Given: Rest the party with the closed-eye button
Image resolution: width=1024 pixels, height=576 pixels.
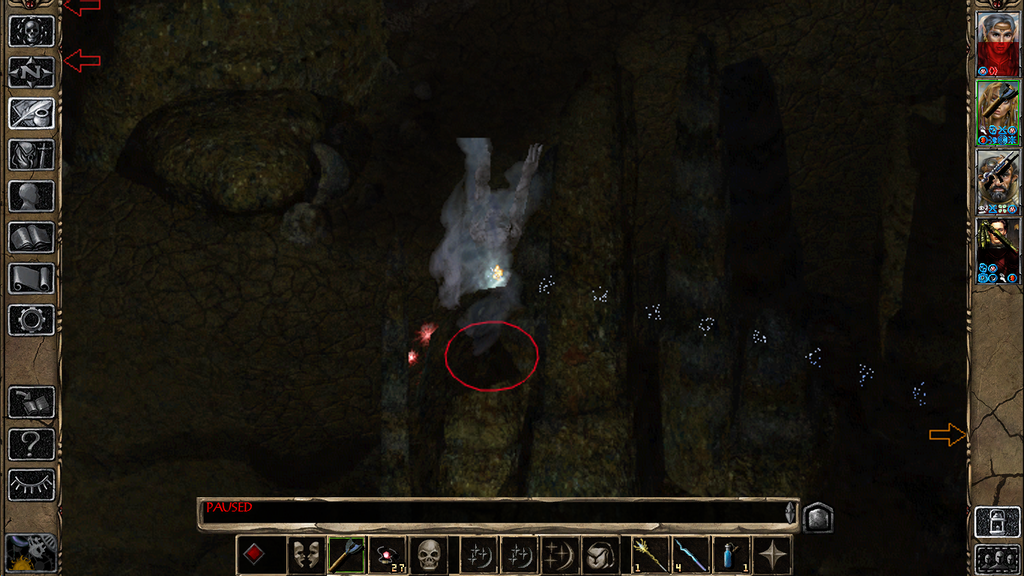Looking at the screenshot, I should coord(31,485).
